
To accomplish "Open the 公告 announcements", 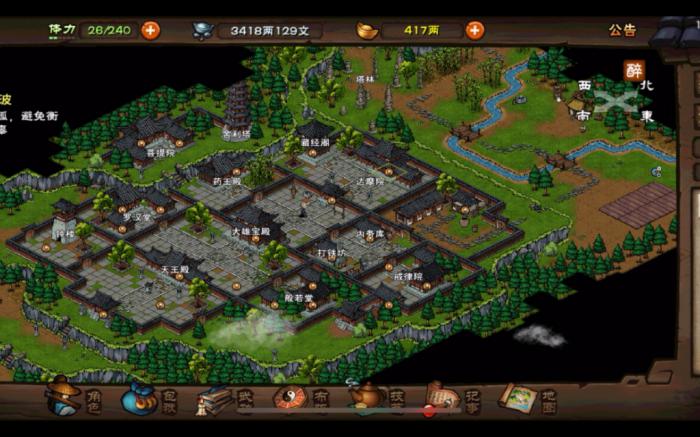I will tap(623, 30).
